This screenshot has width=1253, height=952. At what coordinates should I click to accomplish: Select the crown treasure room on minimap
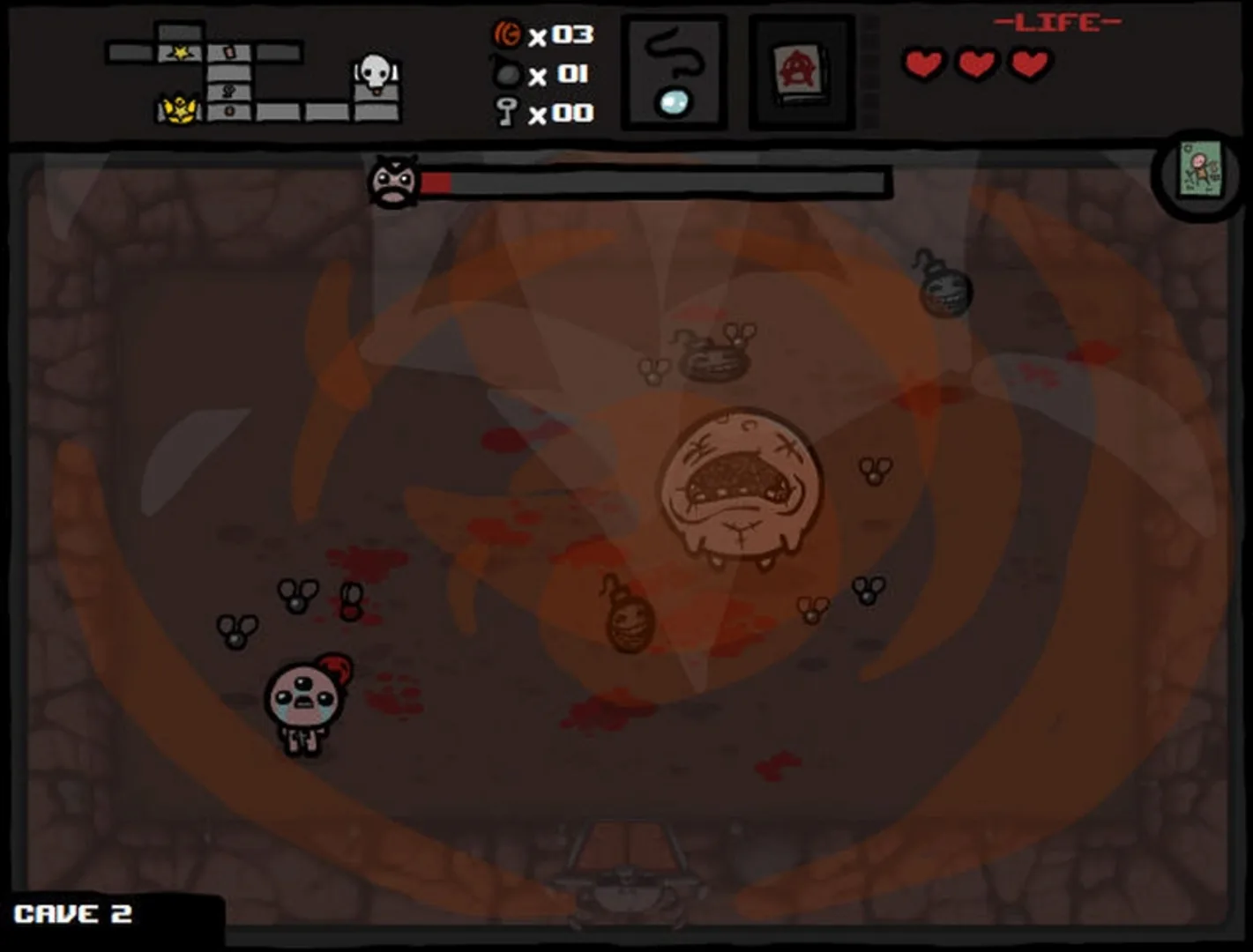pyautogui.click(x=179, y=109)
